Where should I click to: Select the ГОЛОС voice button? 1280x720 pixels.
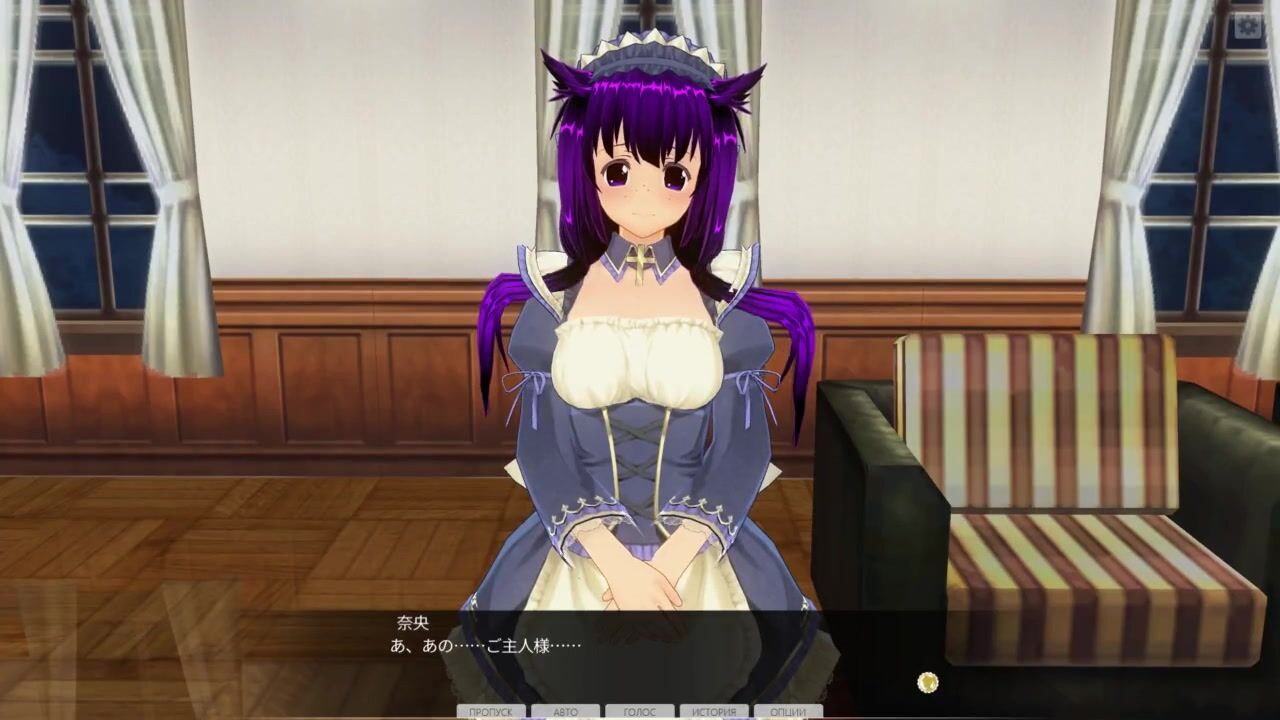(640, 712)
